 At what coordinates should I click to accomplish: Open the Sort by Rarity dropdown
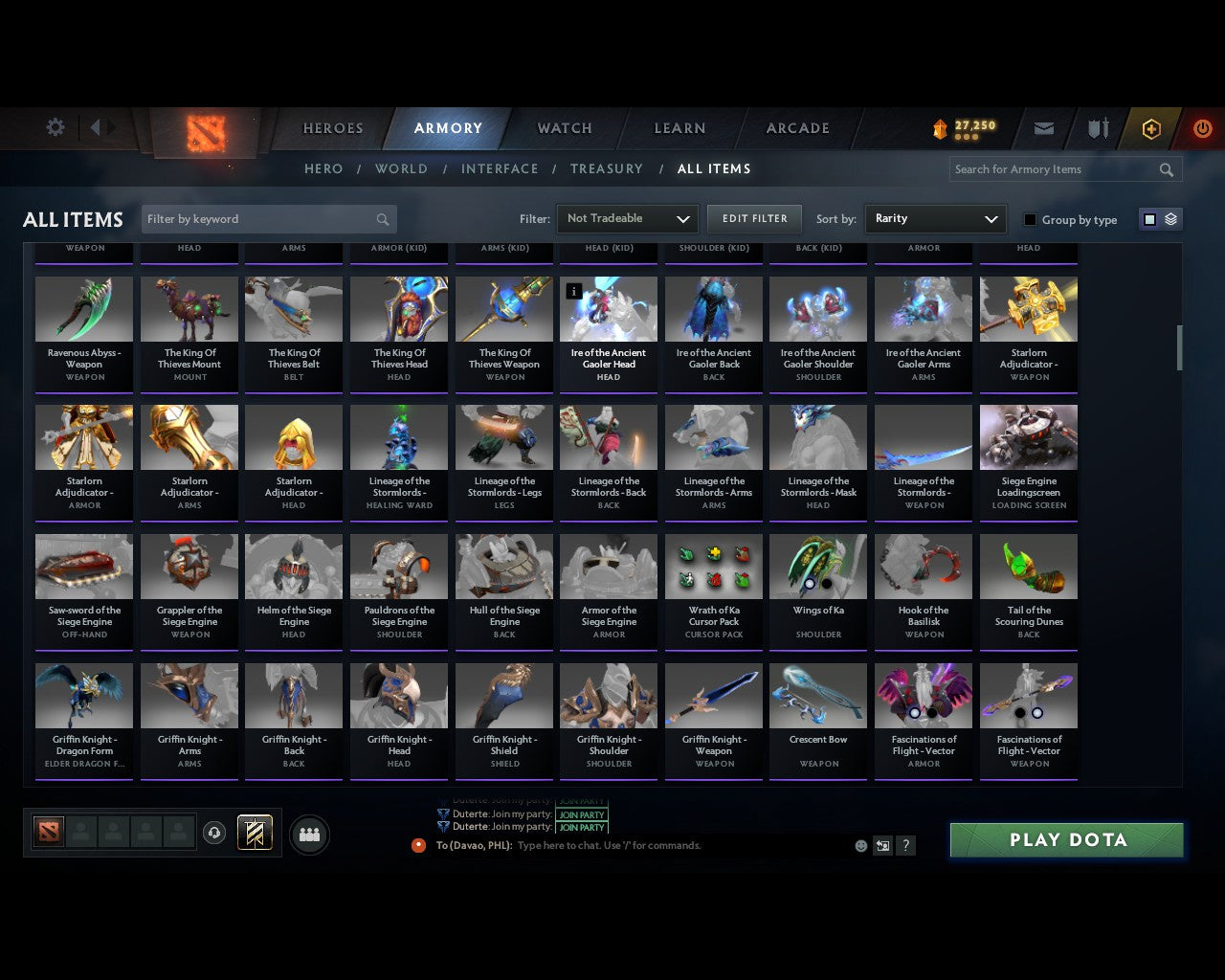pyautogui.click(x=935, y=218)
